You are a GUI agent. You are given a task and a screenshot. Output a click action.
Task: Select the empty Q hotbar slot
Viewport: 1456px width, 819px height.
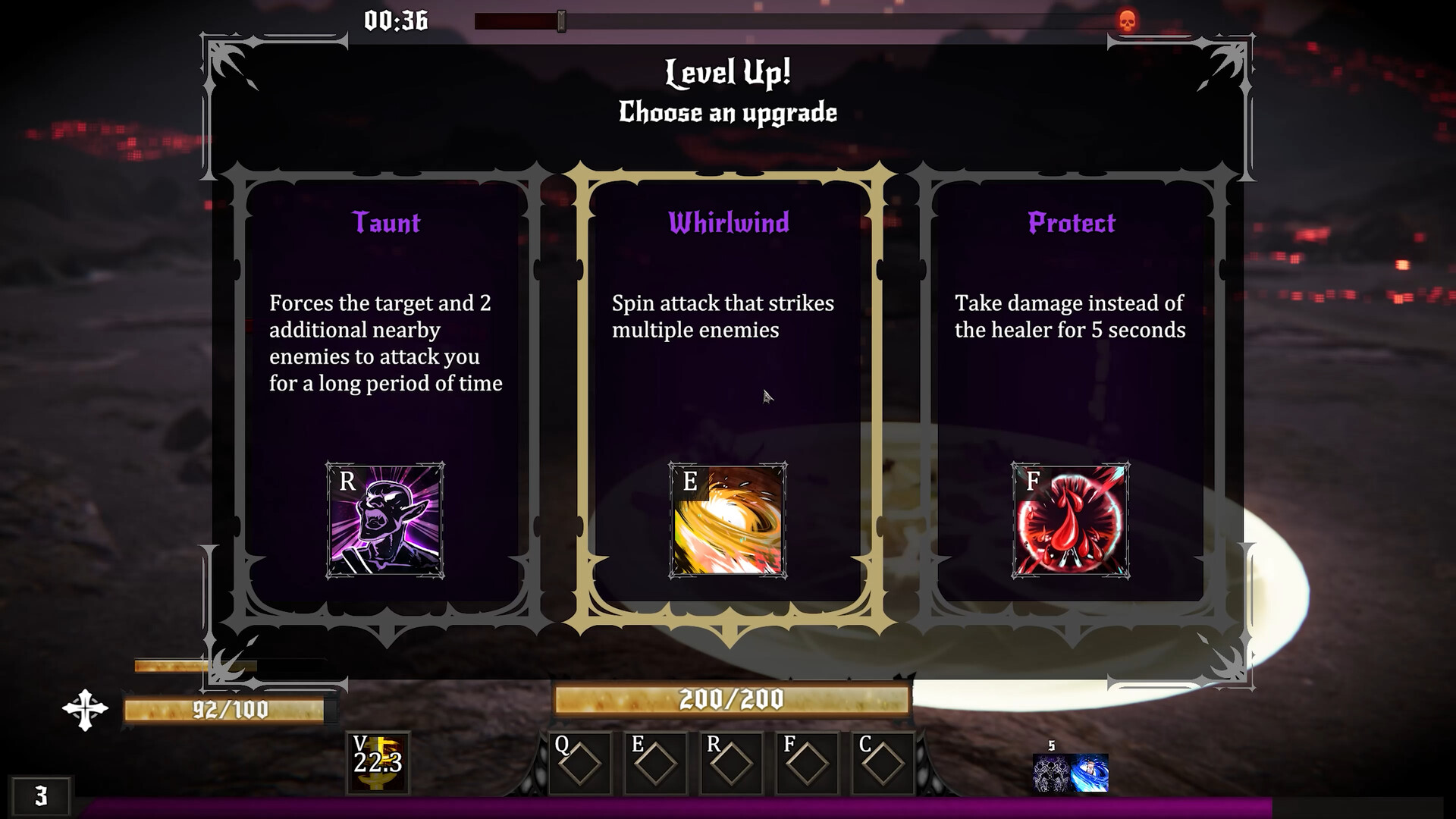pyautogui.click(x=579, y=763)
